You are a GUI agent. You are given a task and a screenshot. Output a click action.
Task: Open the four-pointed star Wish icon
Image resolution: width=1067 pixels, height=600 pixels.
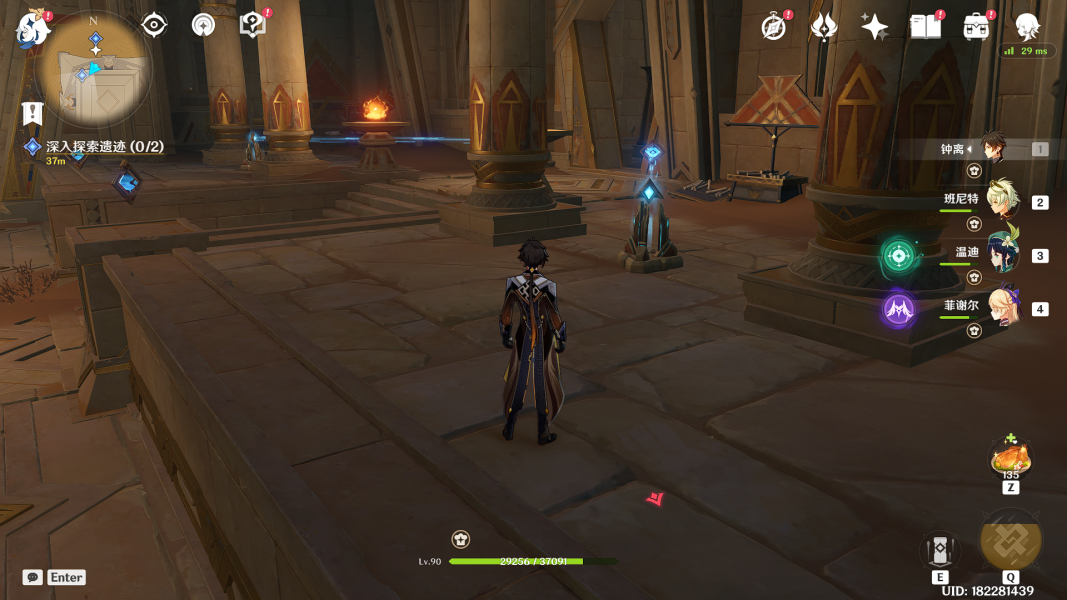pyautogui.click(x=875, y=27)
